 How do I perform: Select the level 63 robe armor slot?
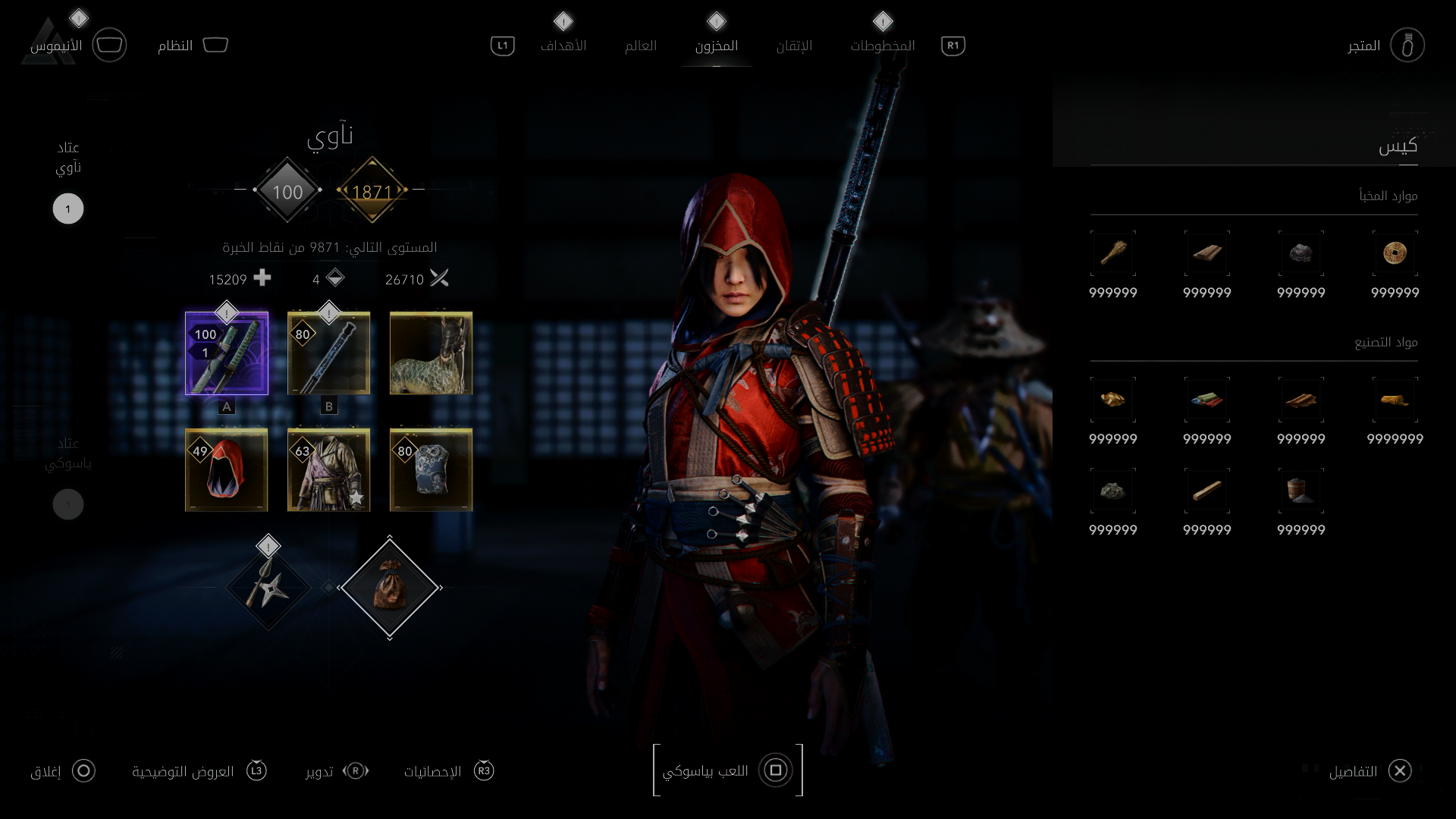click(329, 470)
